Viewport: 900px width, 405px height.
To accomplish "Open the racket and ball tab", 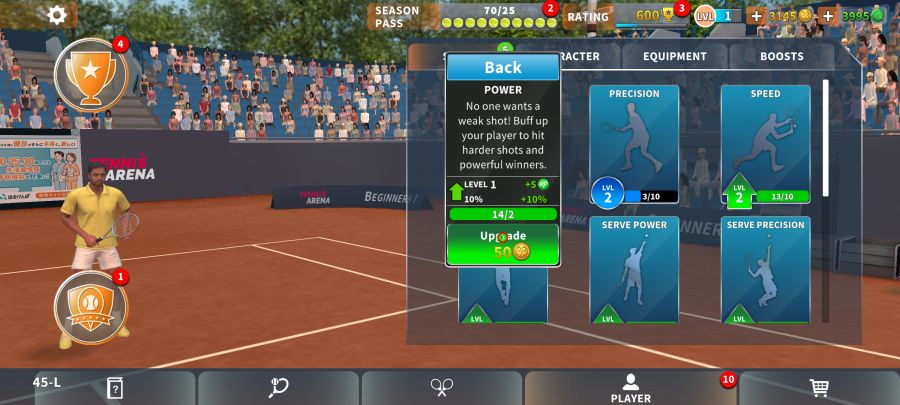I will [278, 388].
